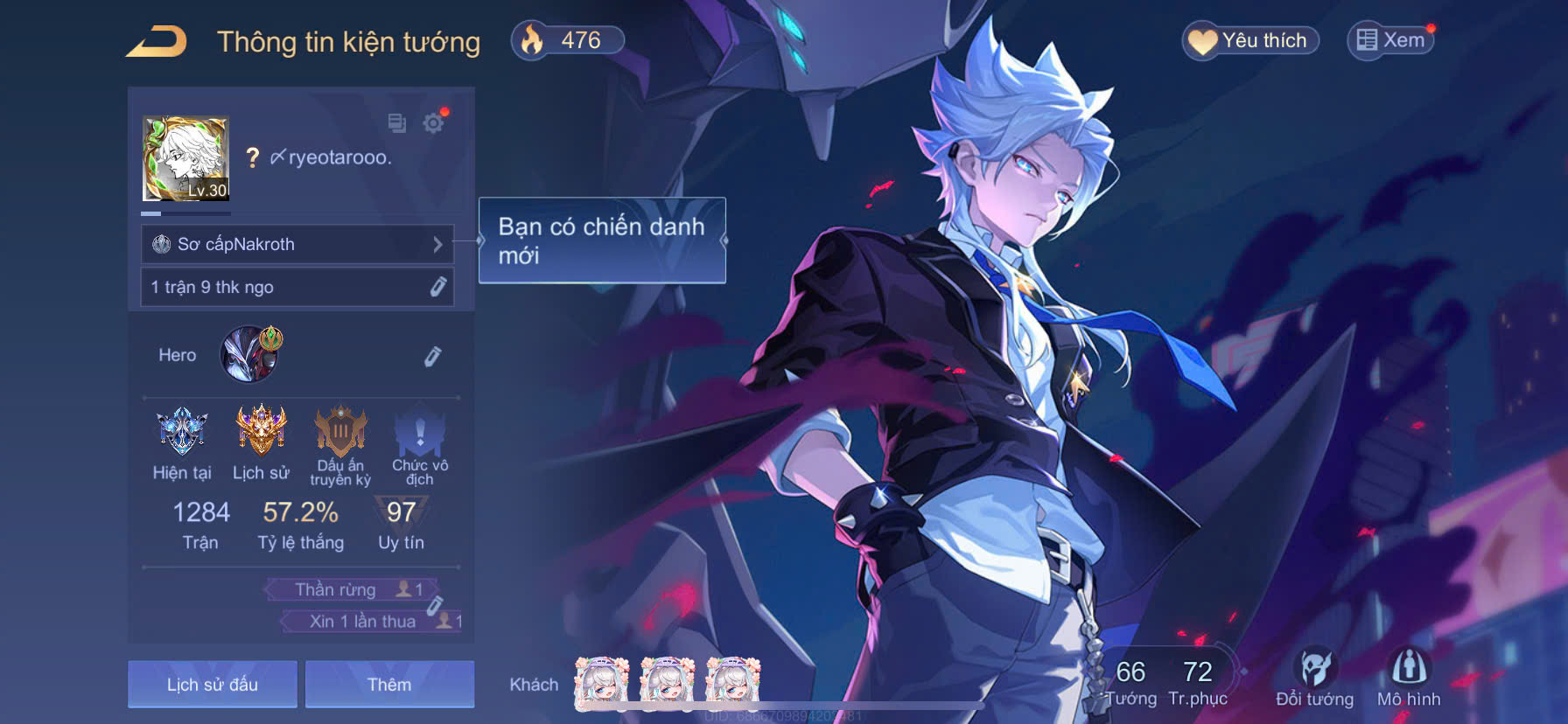Open the Khách guestbook section
This screenshot has width=1568, height=724.
click(x=535, y=685)
